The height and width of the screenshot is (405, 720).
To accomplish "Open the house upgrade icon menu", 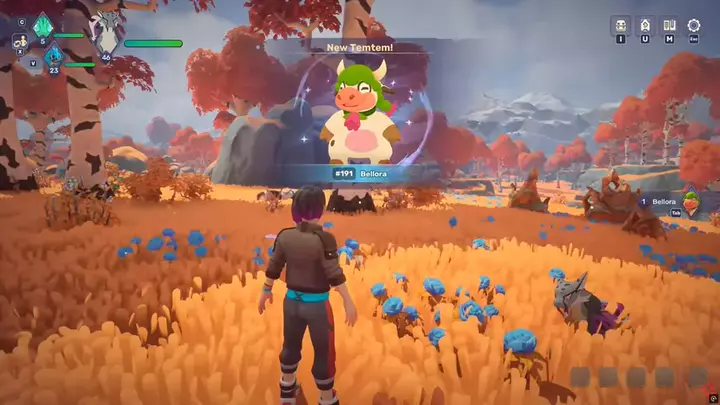I will click(645, 24).
